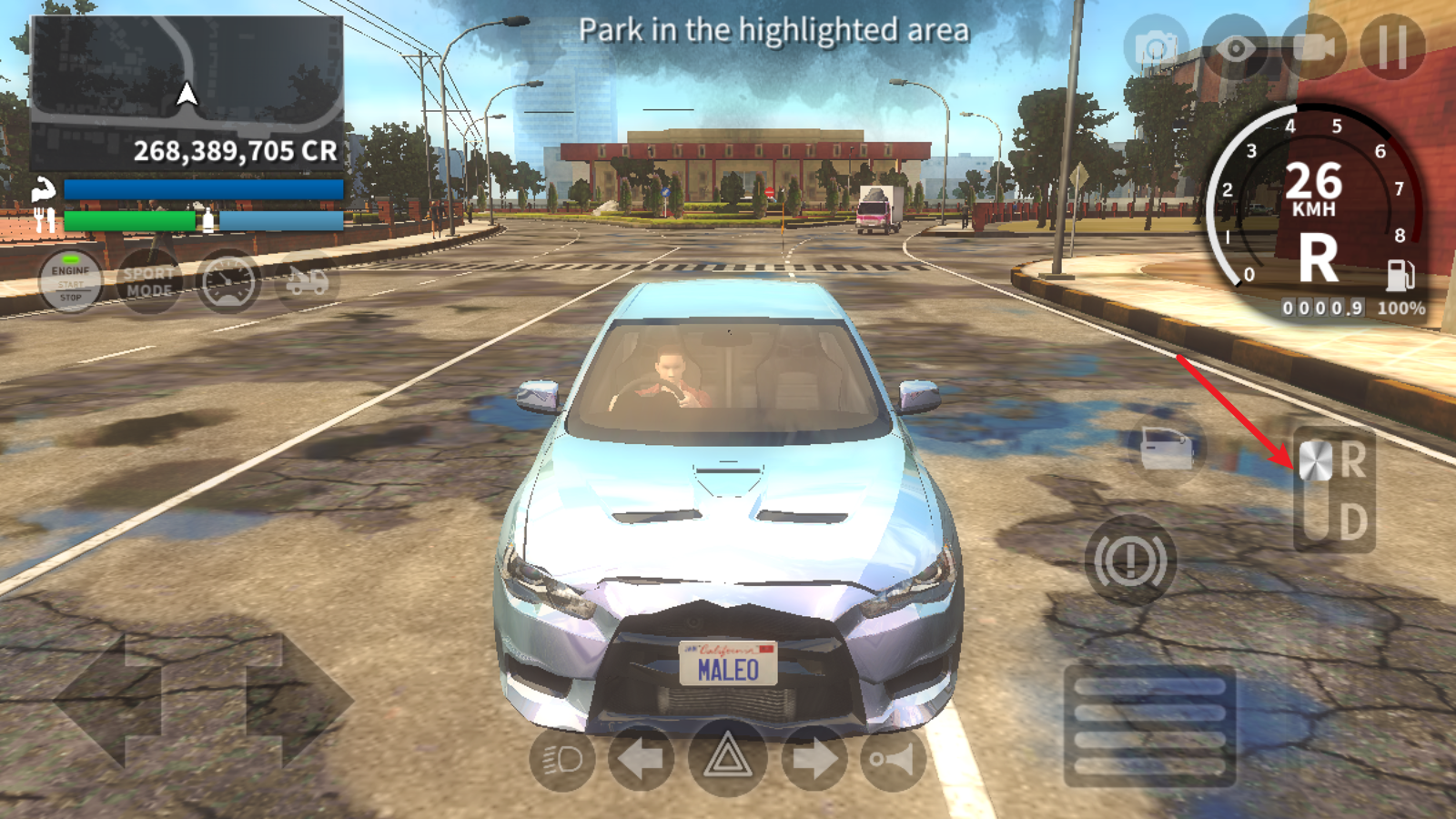Toggle the eye view icon
This screenshot has width=1456, height=819.
coord(1235,46)
